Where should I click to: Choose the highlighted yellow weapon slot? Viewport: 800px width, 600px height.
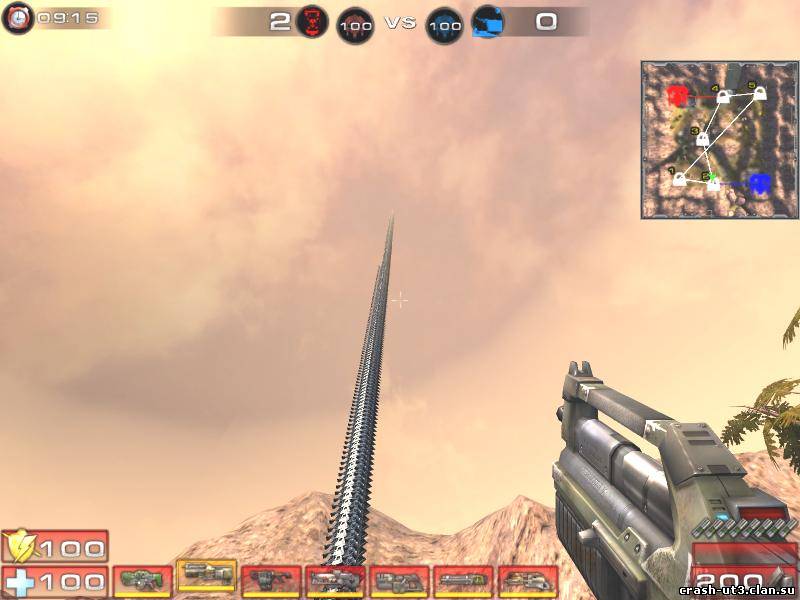click(x=206, y=574)
